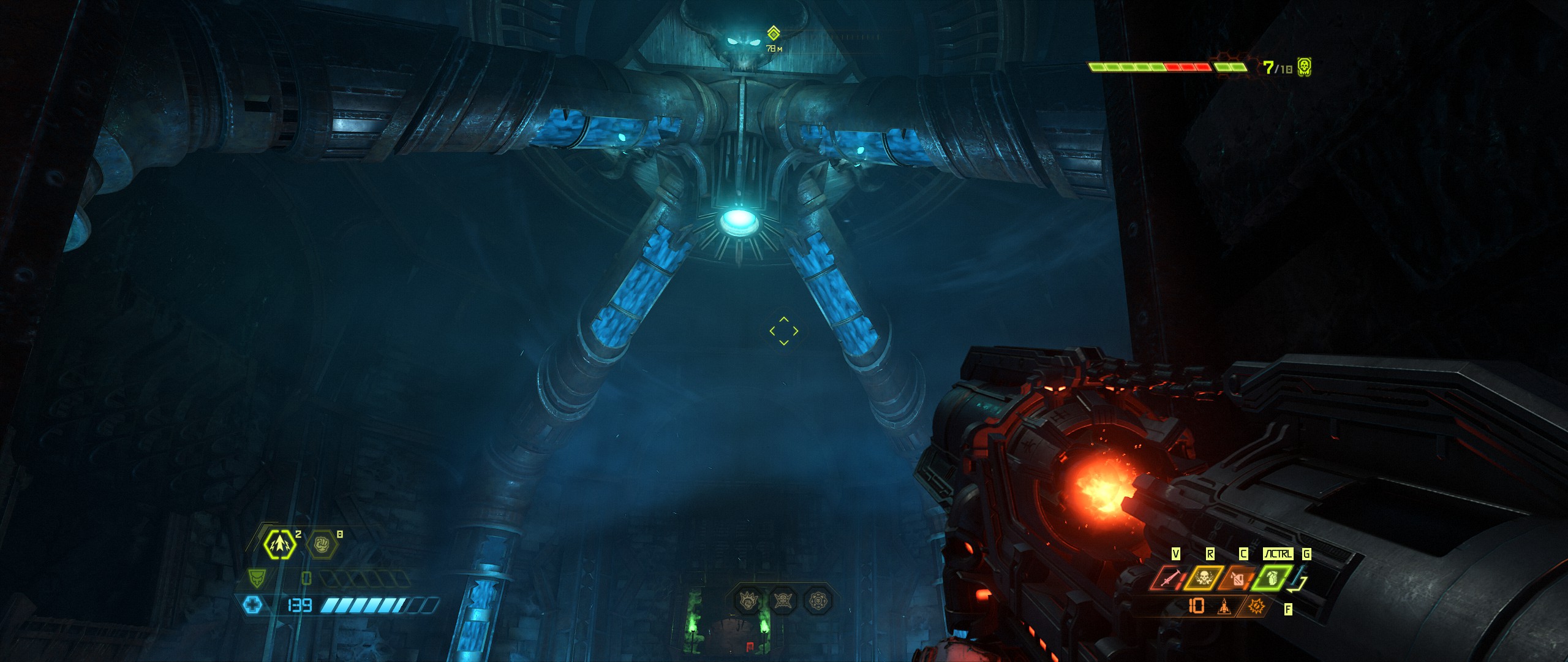Select the green armor shield icon
The image size is (1568, 662).
[257, 578]
